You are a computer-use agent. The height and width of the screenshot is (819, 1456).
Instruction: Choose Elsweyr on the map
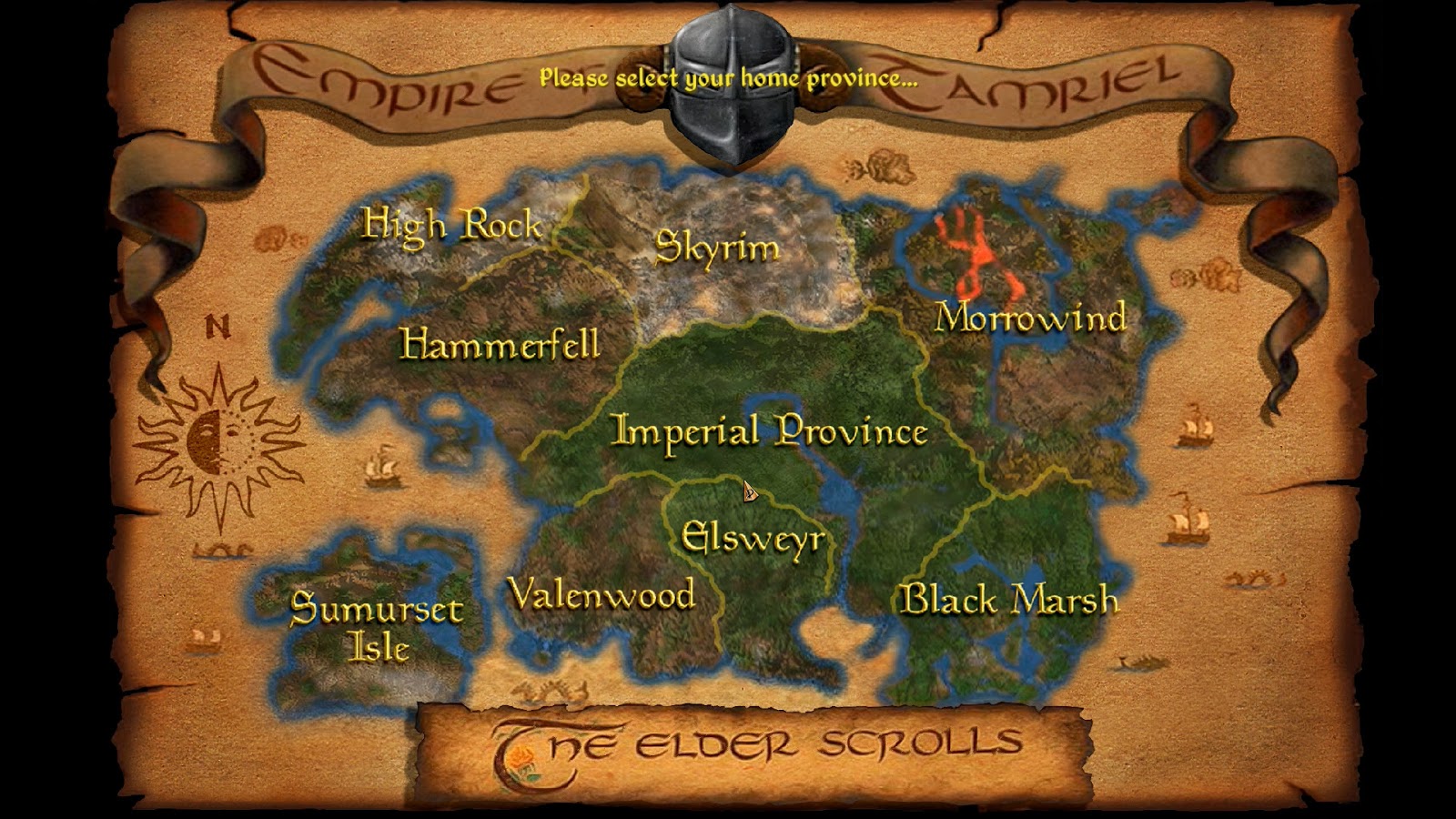(753, 539)
